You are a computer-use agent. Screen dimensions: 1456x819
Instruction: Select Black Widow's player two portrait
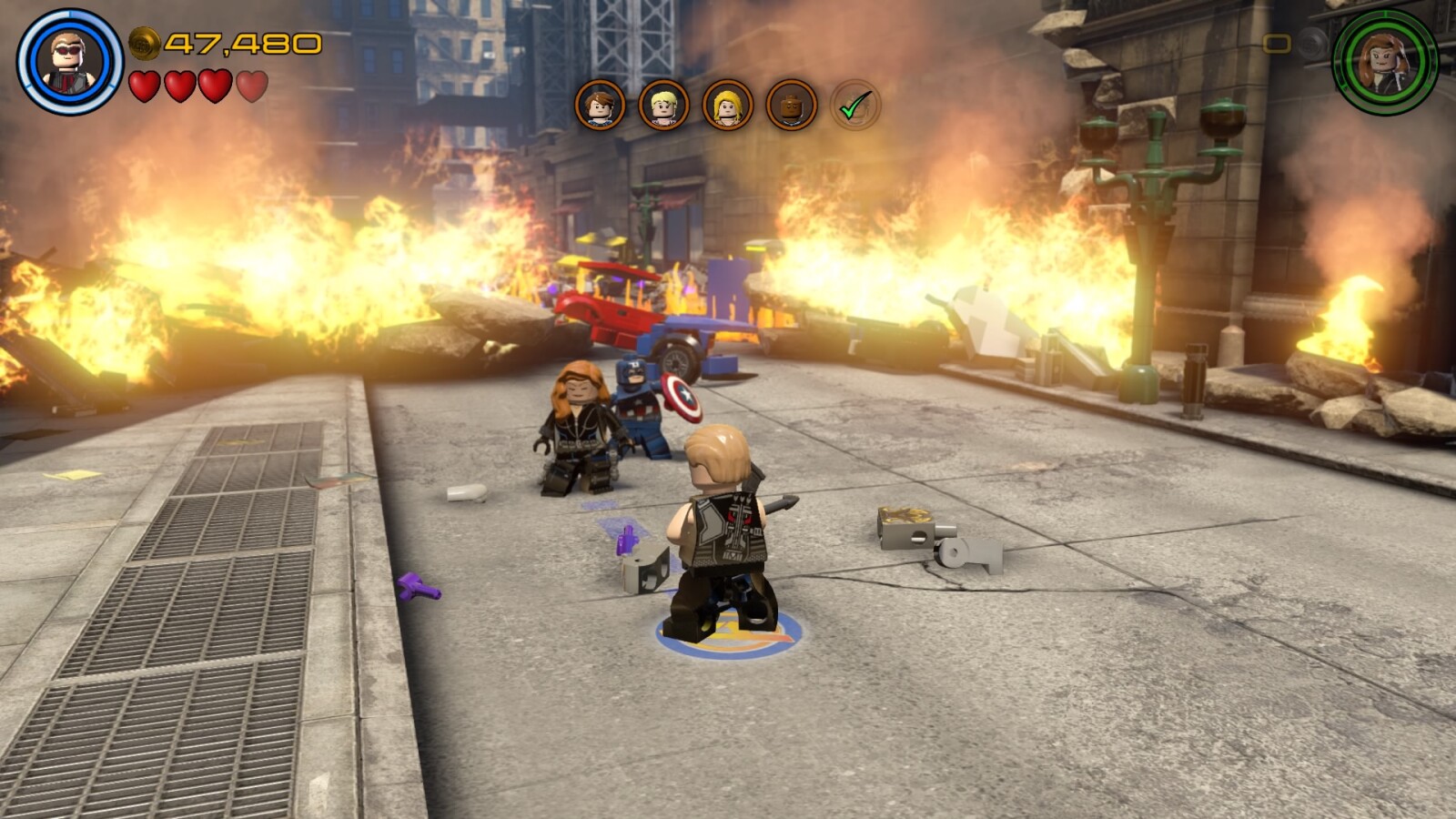(1384, 62)
